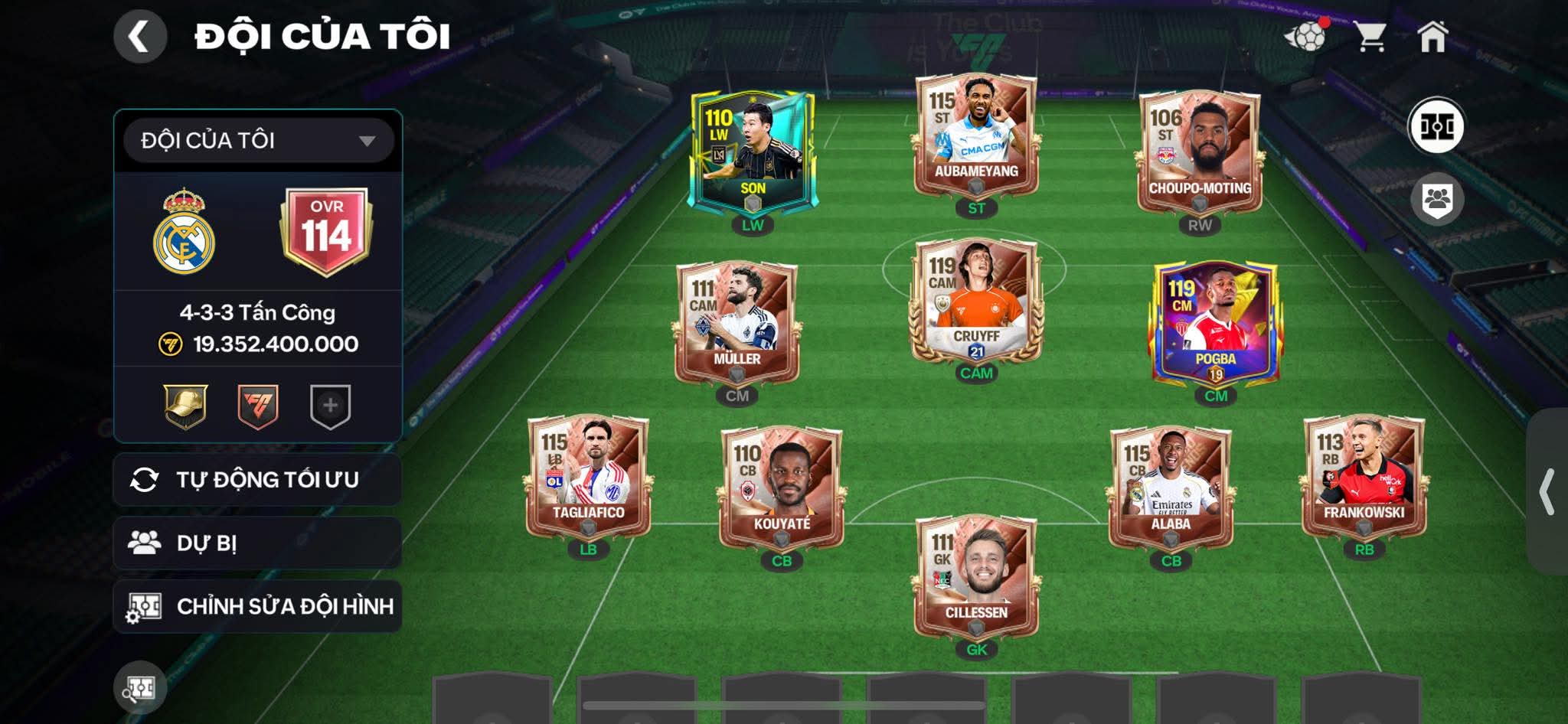This screenshot has height=724, width=1568.
Task: Add a perk in the empty plus slot
Action: [x=330, y=406]
